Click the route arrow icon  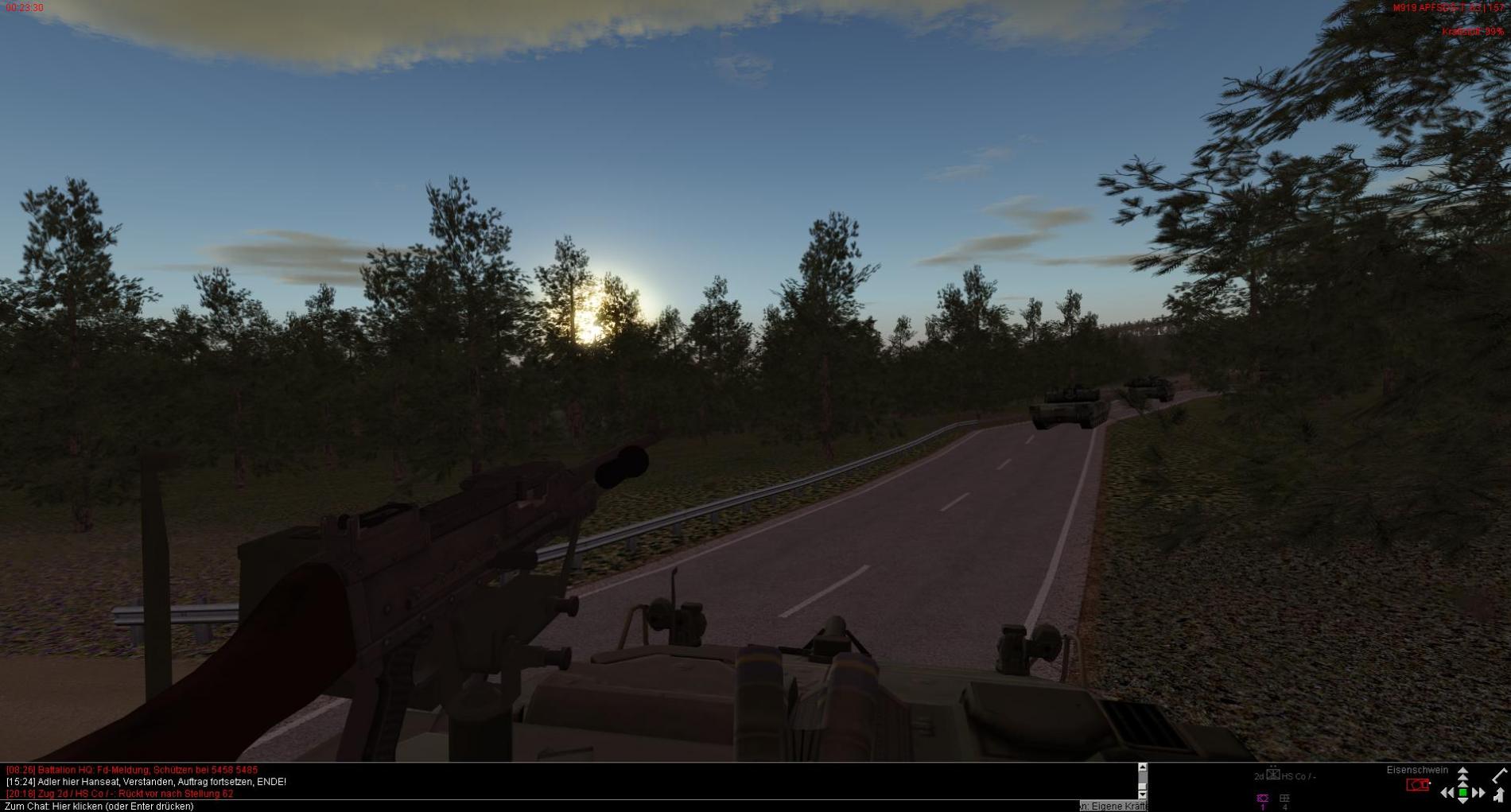coord(1499,794)
